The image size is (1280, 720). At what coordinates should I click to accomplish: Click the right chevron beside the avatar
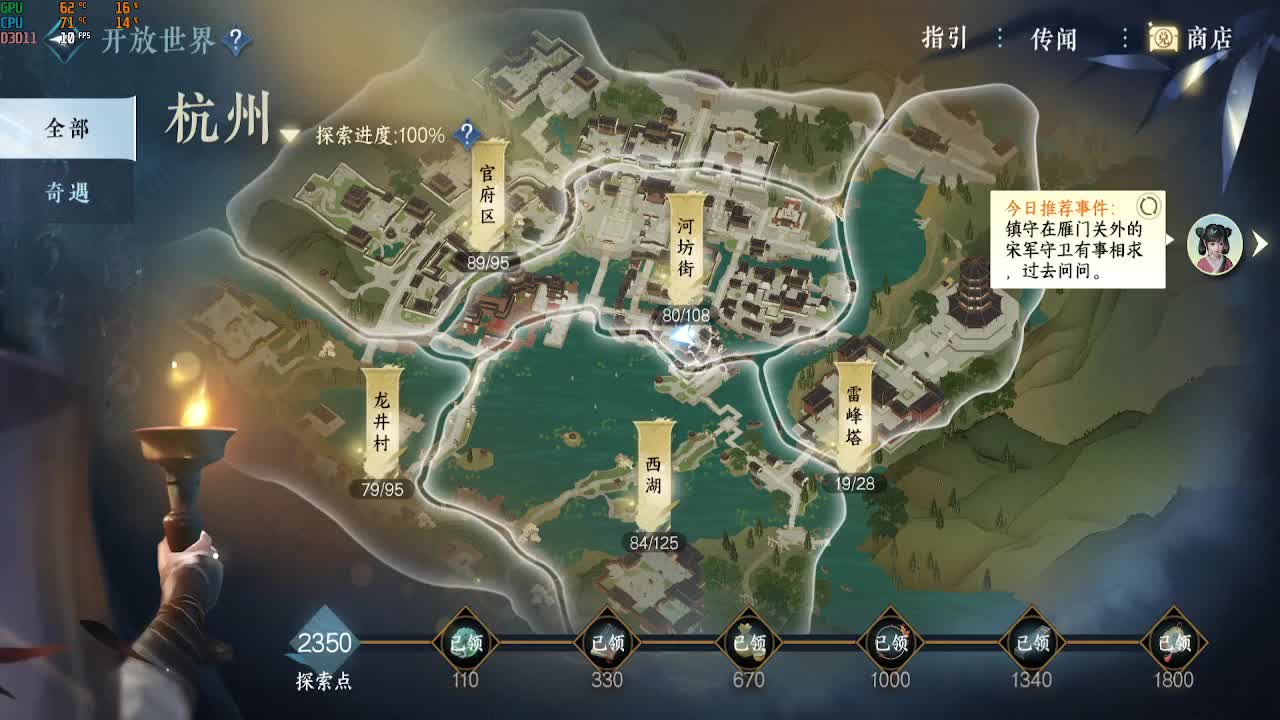tap(1260, 246)
